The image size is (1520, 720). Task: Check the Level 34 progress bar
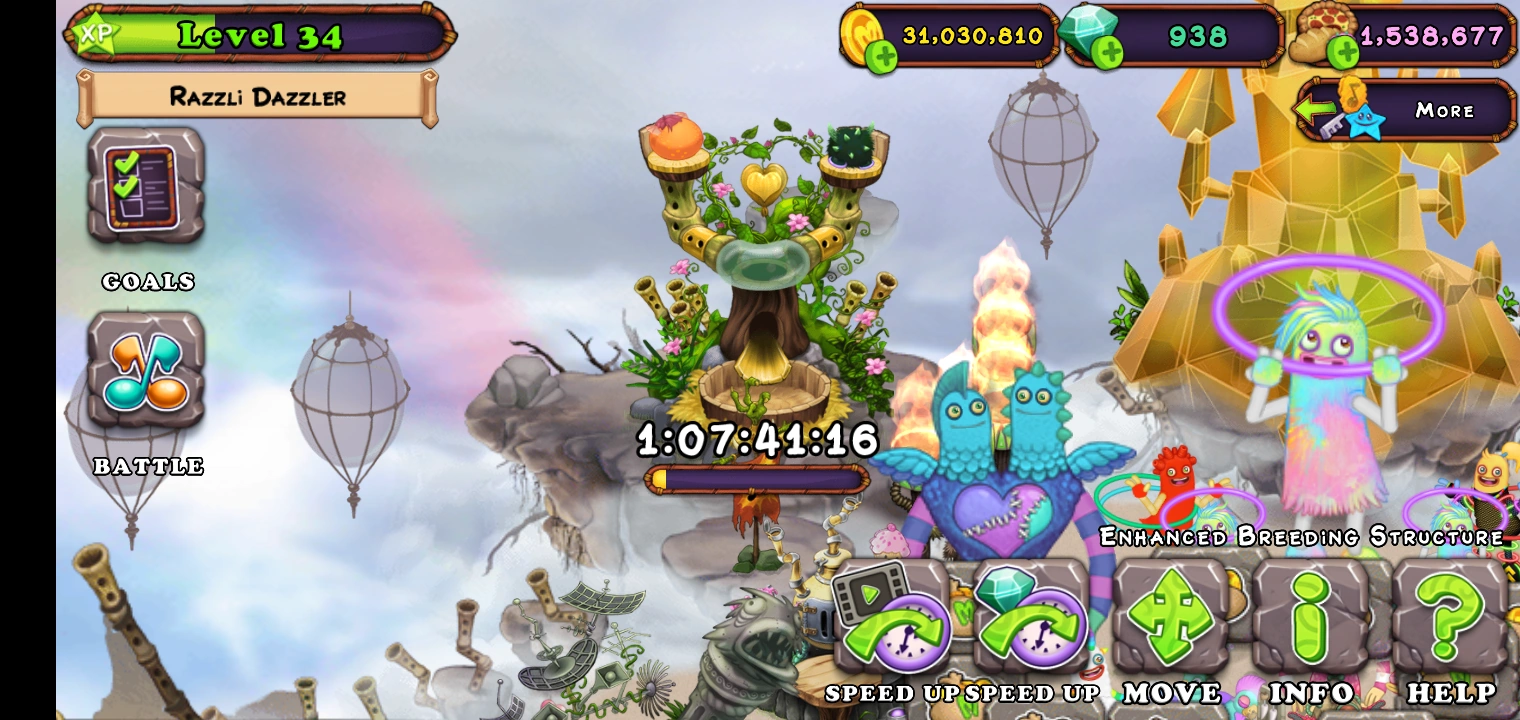[258, 35]
